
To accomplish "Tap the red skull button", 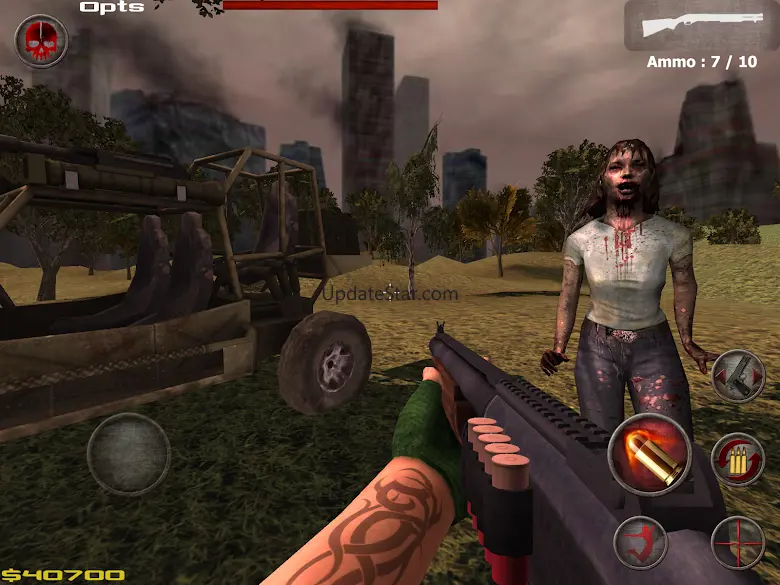I will pos(41,41).
